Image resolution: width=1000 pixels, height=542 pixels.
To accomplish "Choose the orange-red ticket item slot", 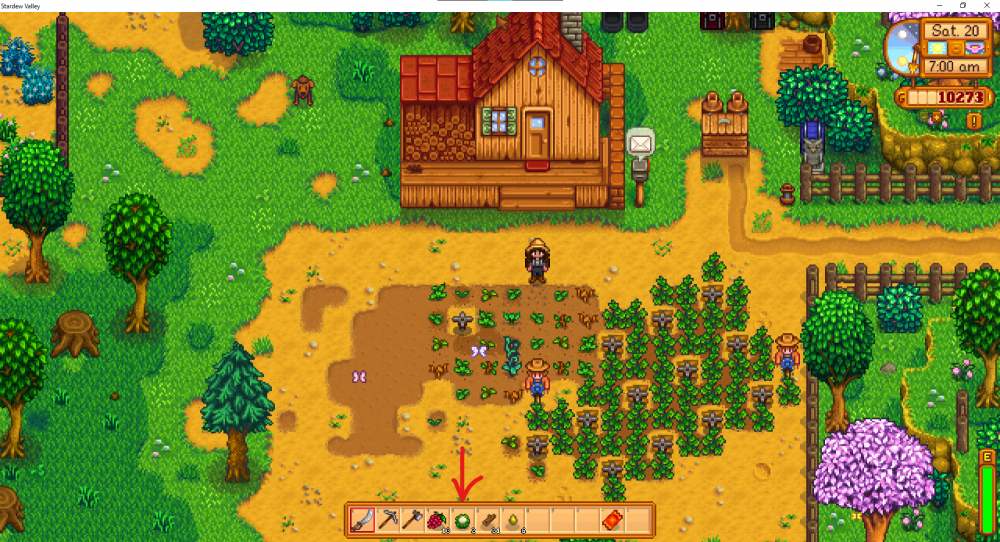I will (x=612, y=520).
